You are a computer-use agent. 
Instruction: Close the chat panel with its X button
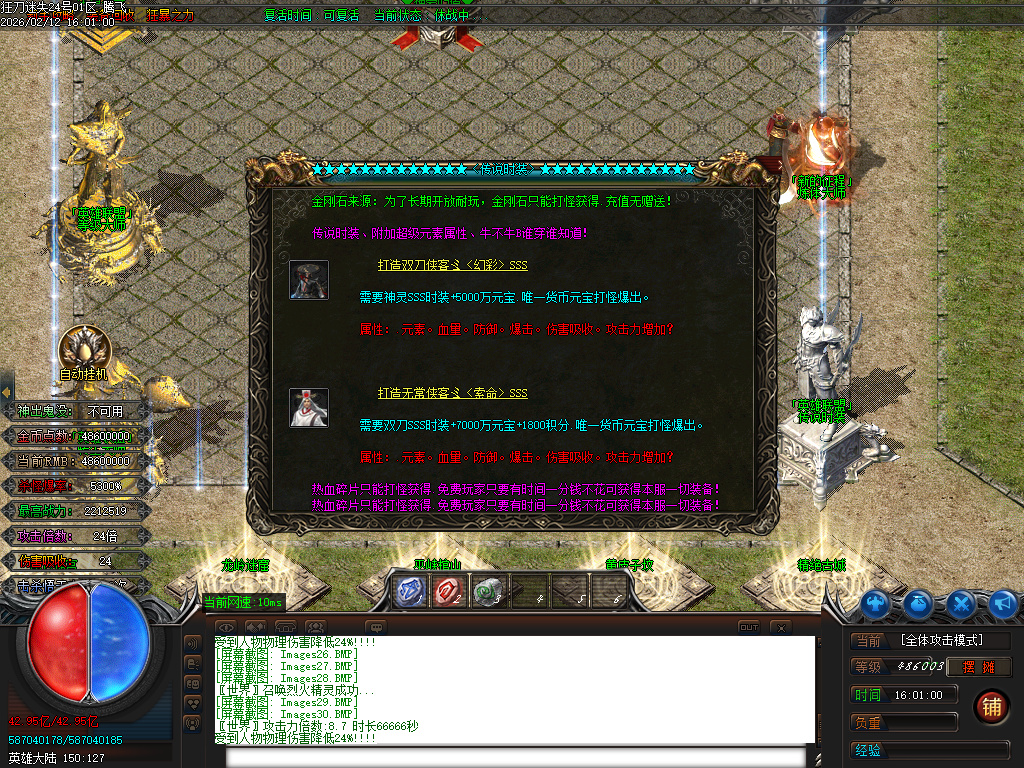[x=781, y=627]
